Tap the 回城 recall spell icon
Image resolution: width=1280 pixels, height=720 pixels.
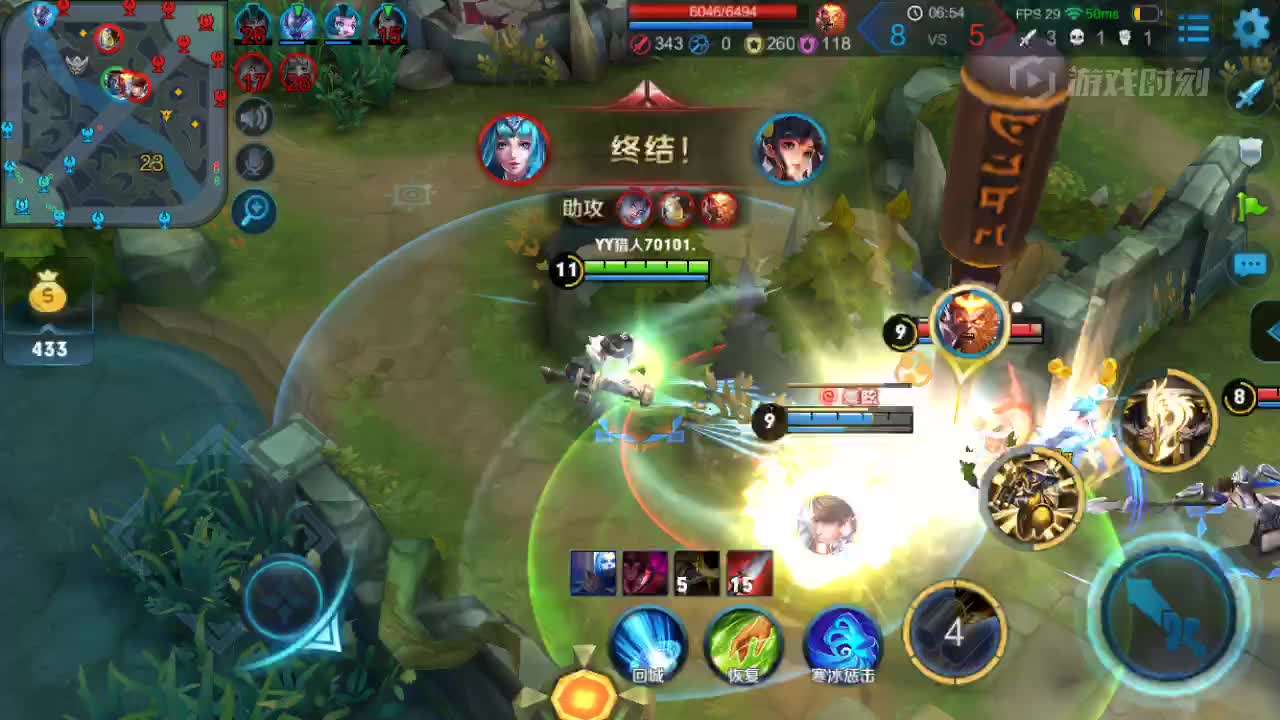click(648, 645)
